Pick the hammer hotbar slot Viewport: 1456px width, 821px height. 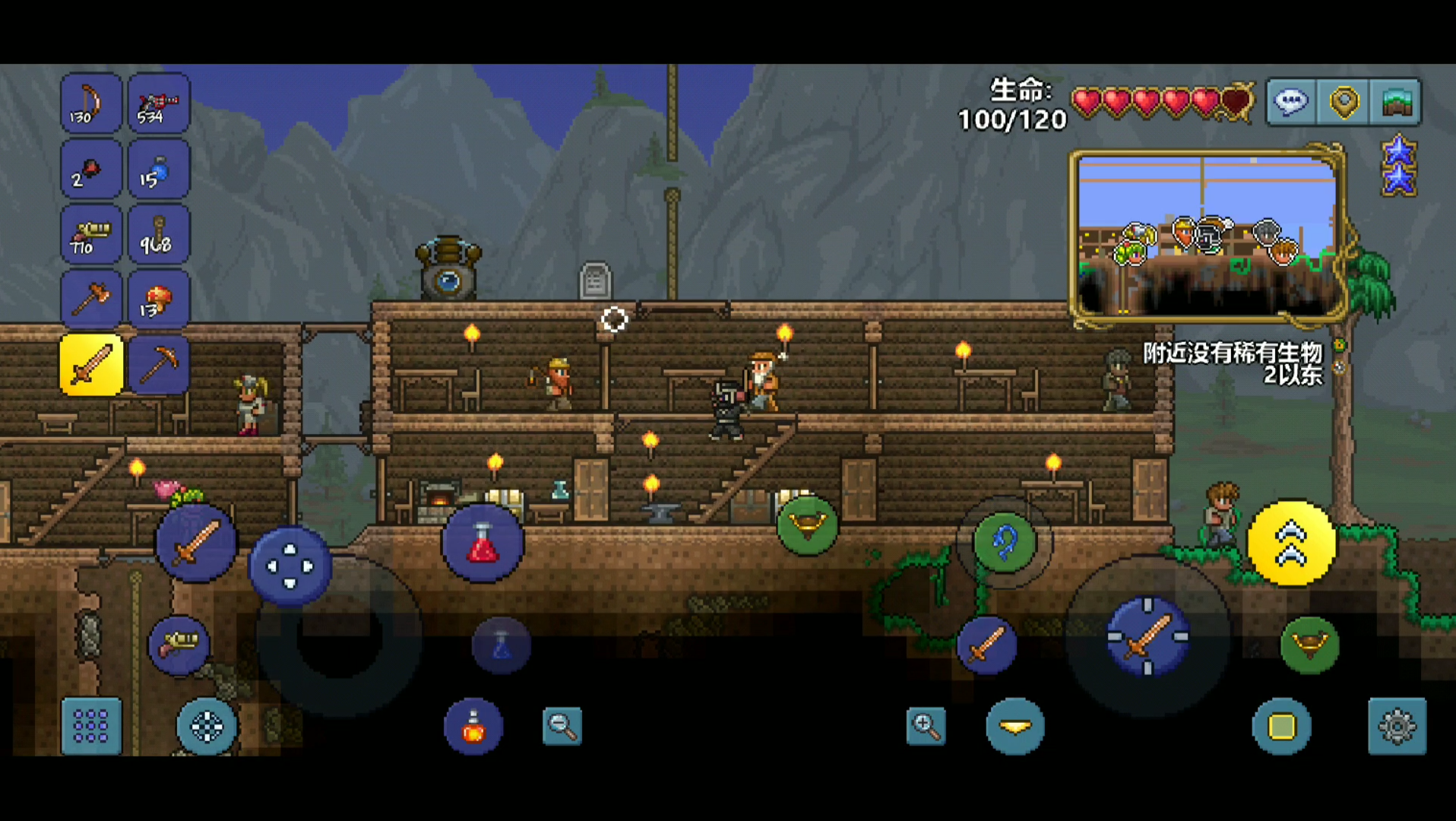coord(90,300)
